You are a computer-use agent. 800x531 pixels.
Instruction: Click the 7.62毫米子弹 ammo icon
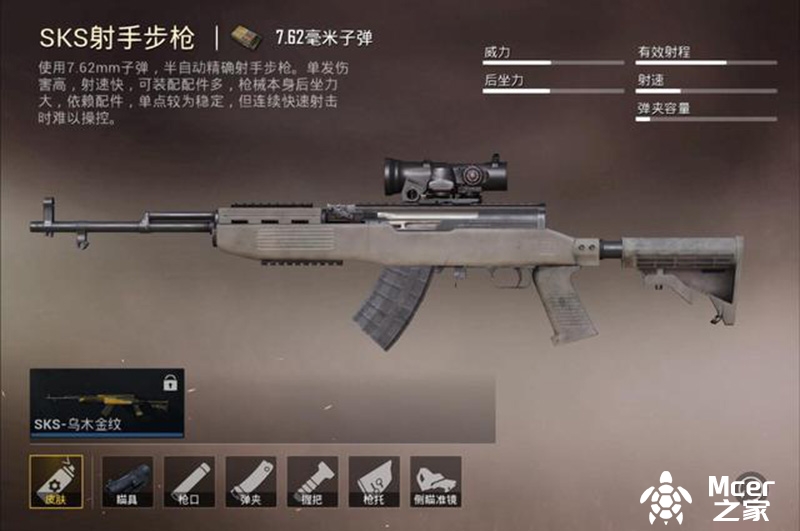[x=241, y=38]
